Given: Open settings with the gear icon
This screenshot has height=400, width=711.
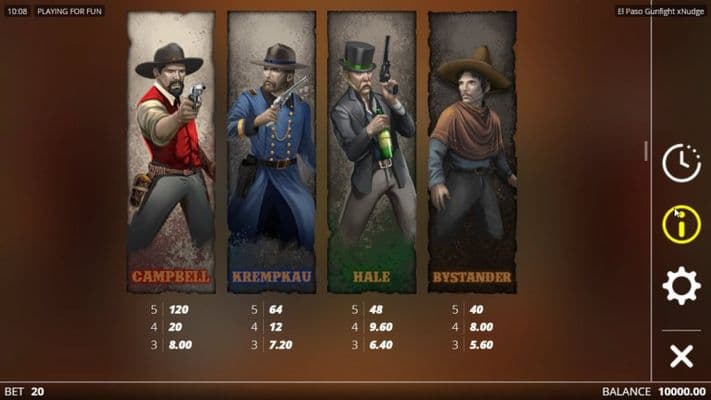Looking at the screenshot, I should pos(681,287).
